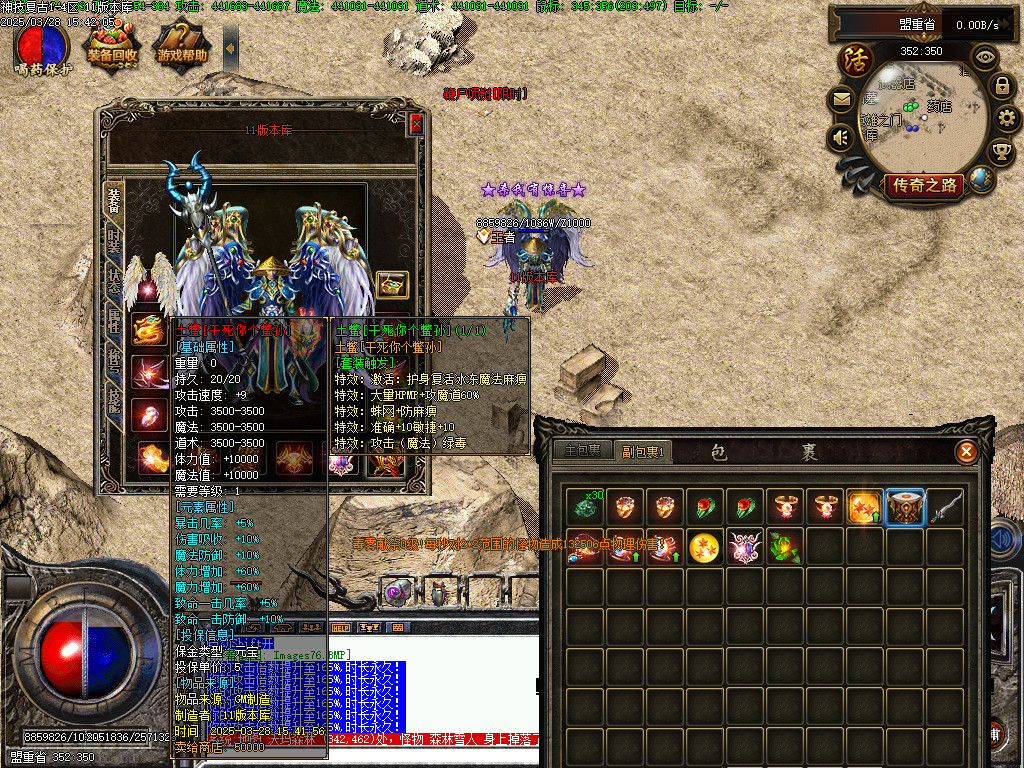The image size is (1024, 768).
Task: Select the highlighted armor chest item slot
Action: pos(905,507)
